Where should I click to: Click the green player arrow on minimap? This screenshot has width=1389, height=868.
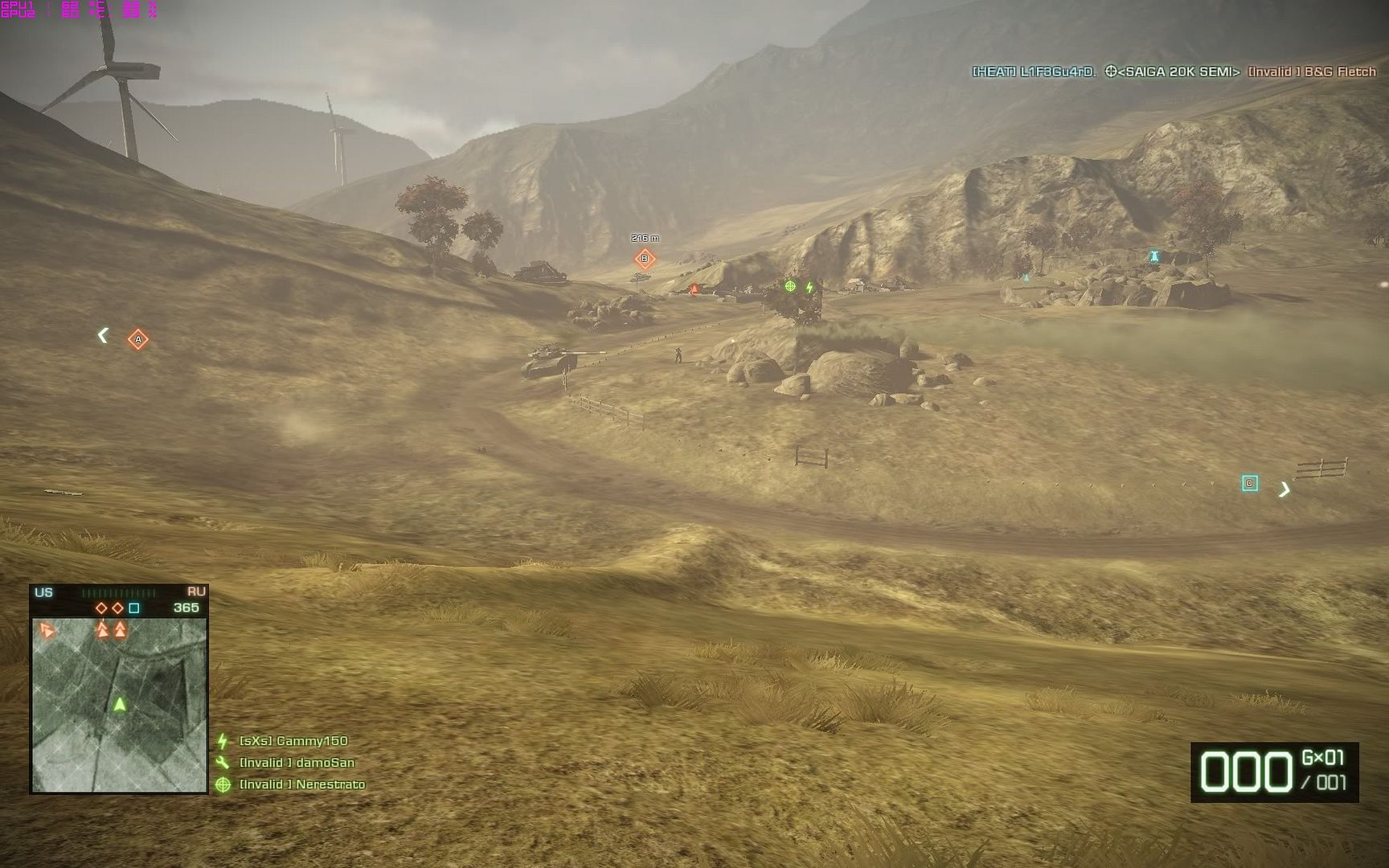click(120, 705)
